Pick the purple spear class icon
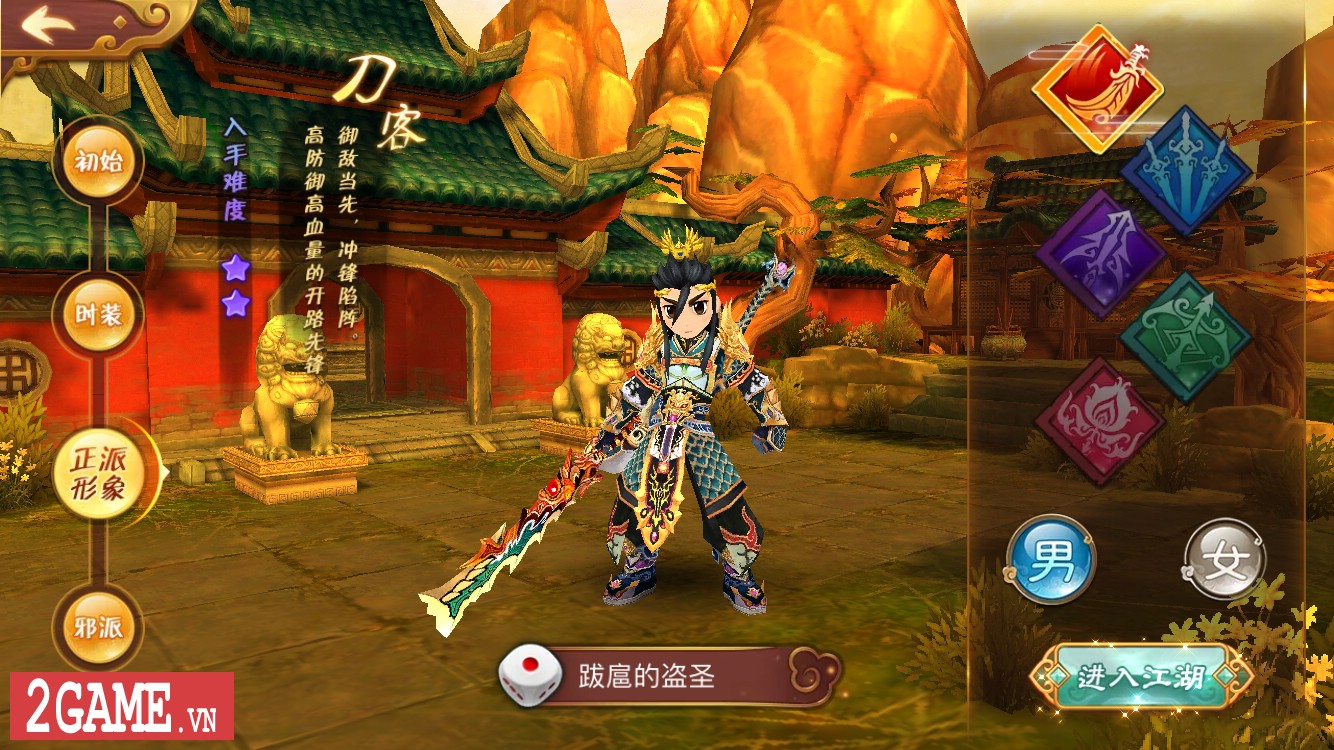 point(1100,254)
